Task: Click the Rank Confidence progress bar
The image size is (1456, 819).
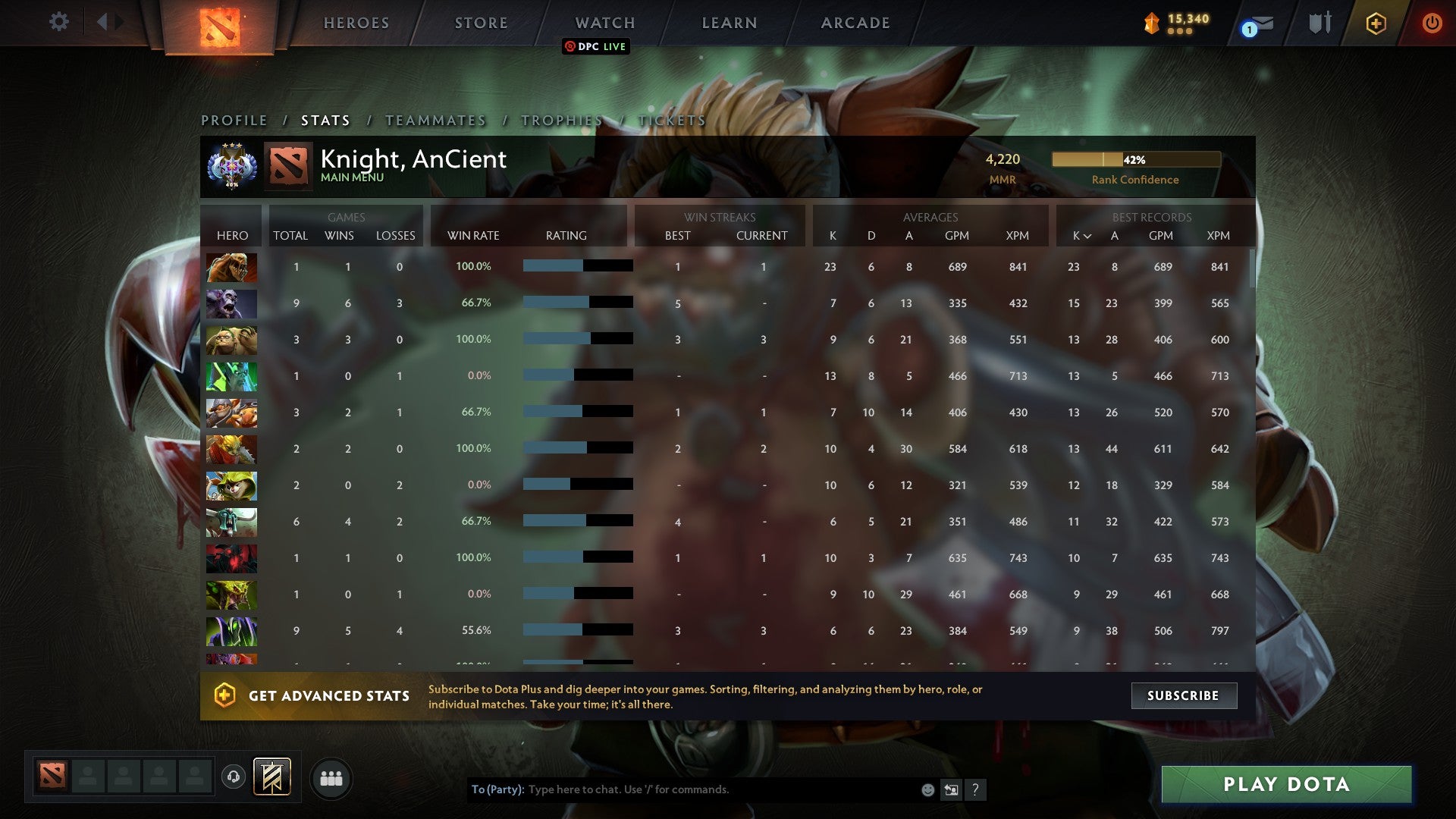Action: coord(1135,160)
